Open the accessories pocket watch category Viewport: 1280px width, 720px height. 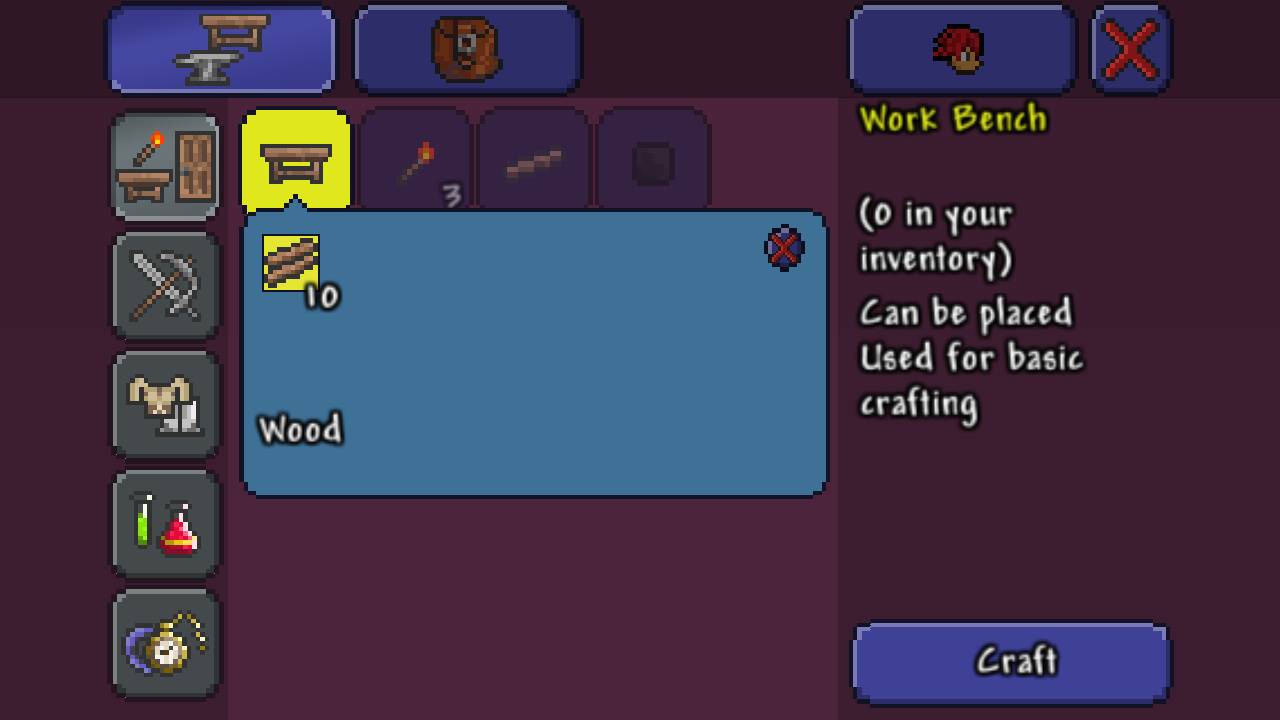click(x=165, y=643)
